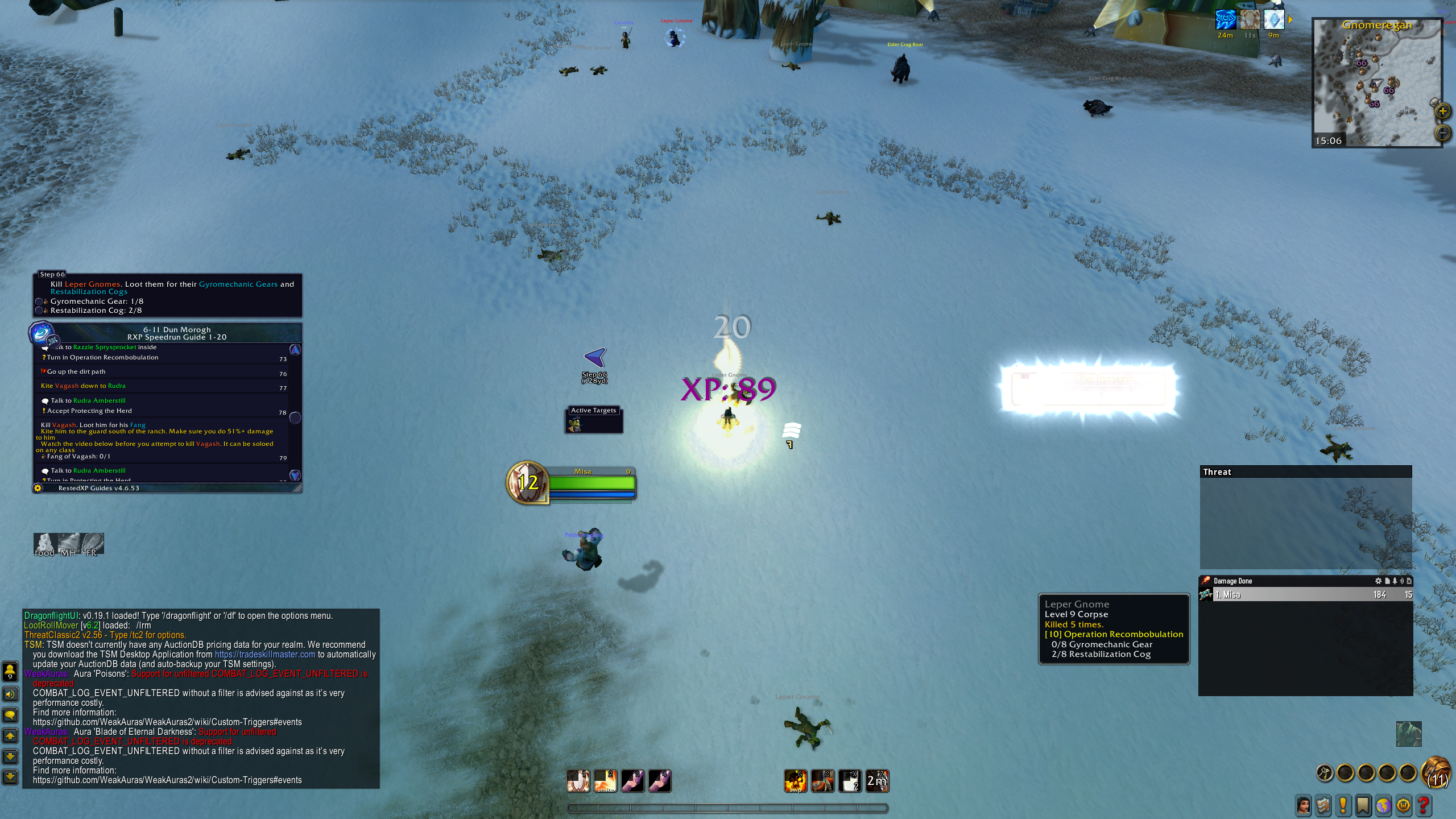Image resolution: width=1456 pixels, height=819 pixels.
Task: Click the Leper Gnome Active Targets icon
Action: 576,424
